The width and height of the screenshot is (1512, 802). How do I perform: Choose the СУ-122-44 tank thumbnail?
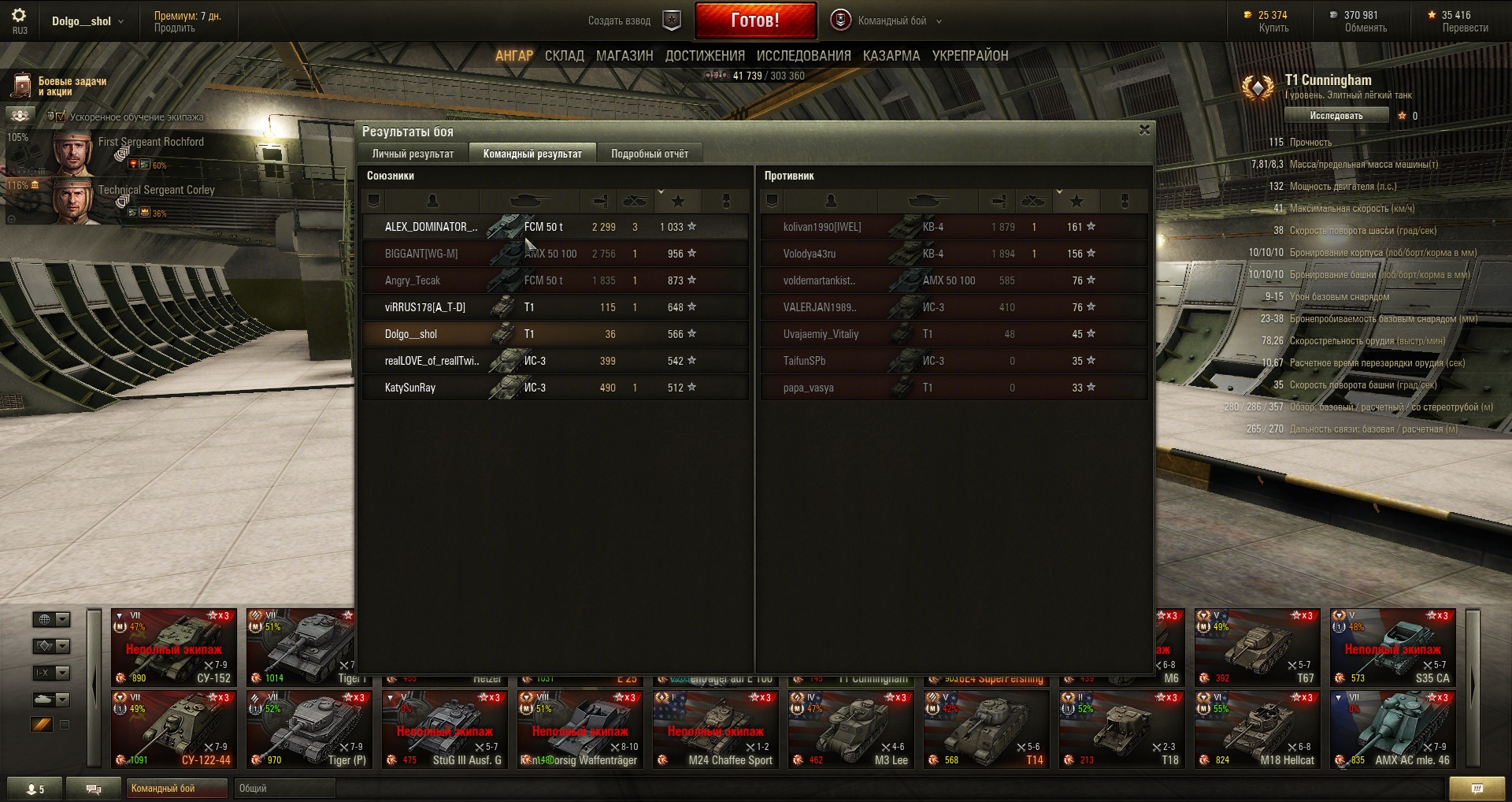[x=174, y=730]
